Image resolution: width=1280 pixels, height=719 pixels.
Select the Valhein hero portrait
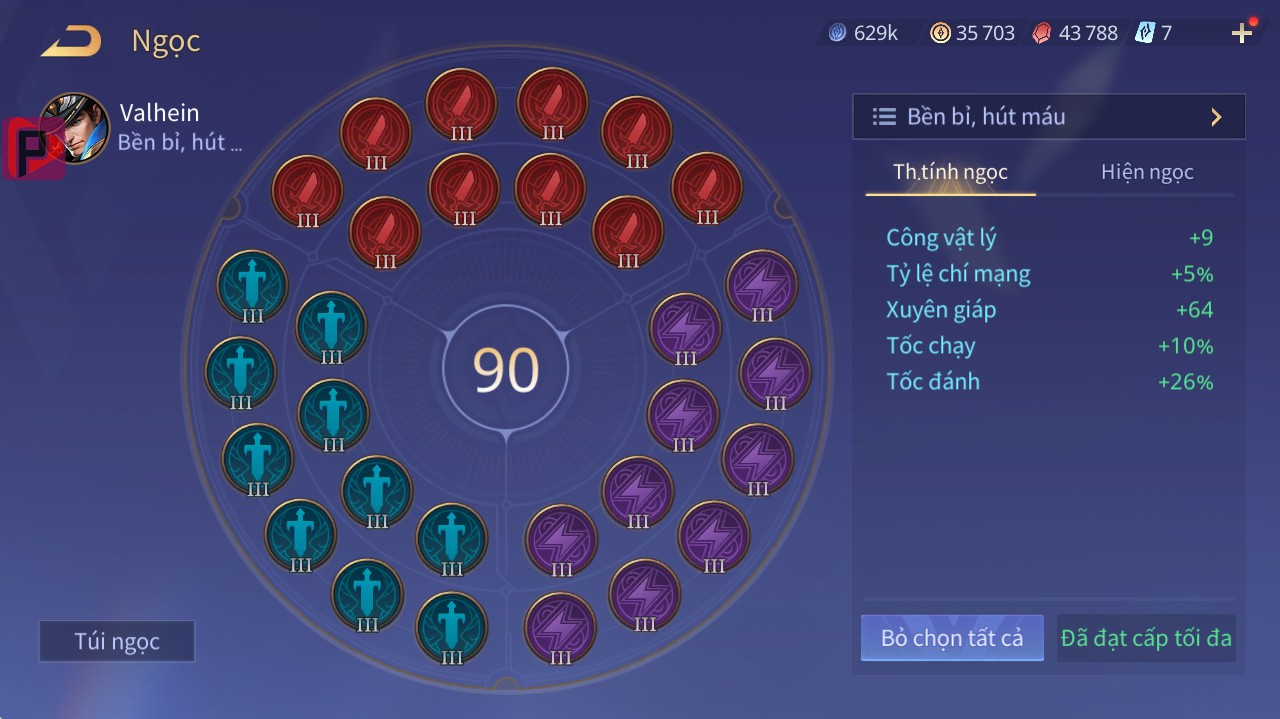pos(74,128)
